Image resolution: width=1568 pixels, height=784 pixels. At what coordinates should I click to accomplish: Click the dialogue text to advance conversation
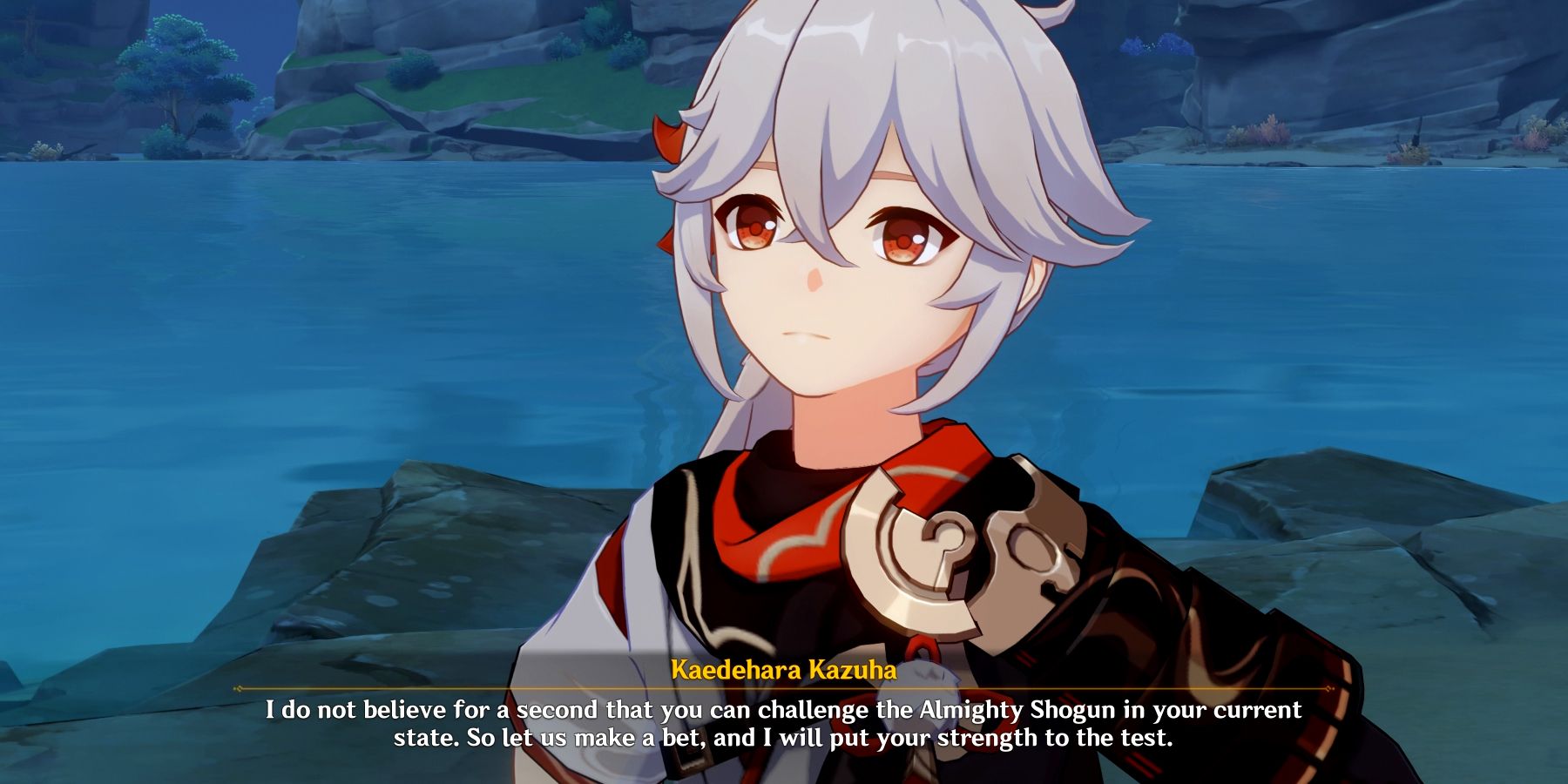tap(784, 723)
